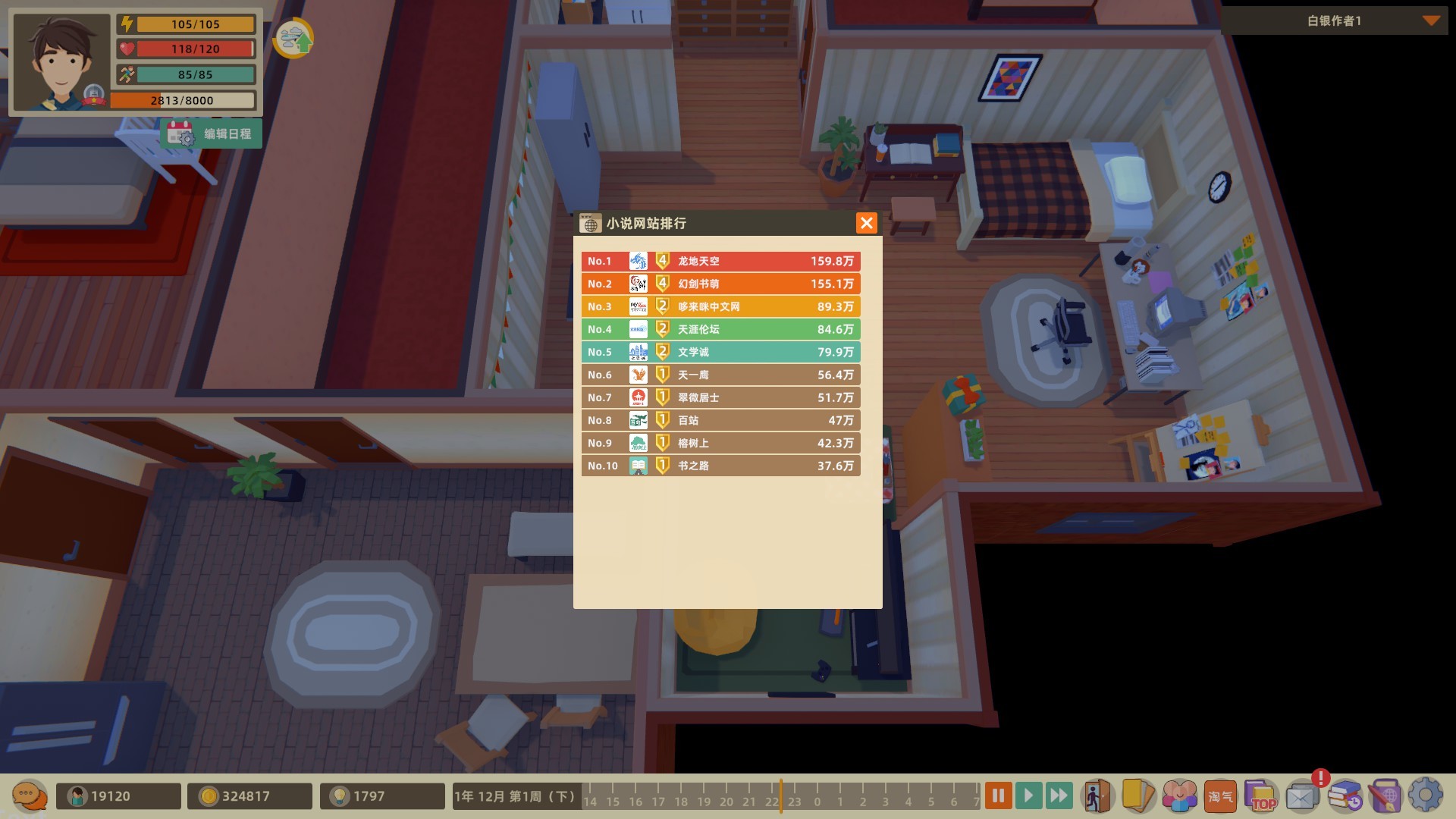
Task: Expand the 白银作者1 dropdown at top right
Action: point(1432,22)
